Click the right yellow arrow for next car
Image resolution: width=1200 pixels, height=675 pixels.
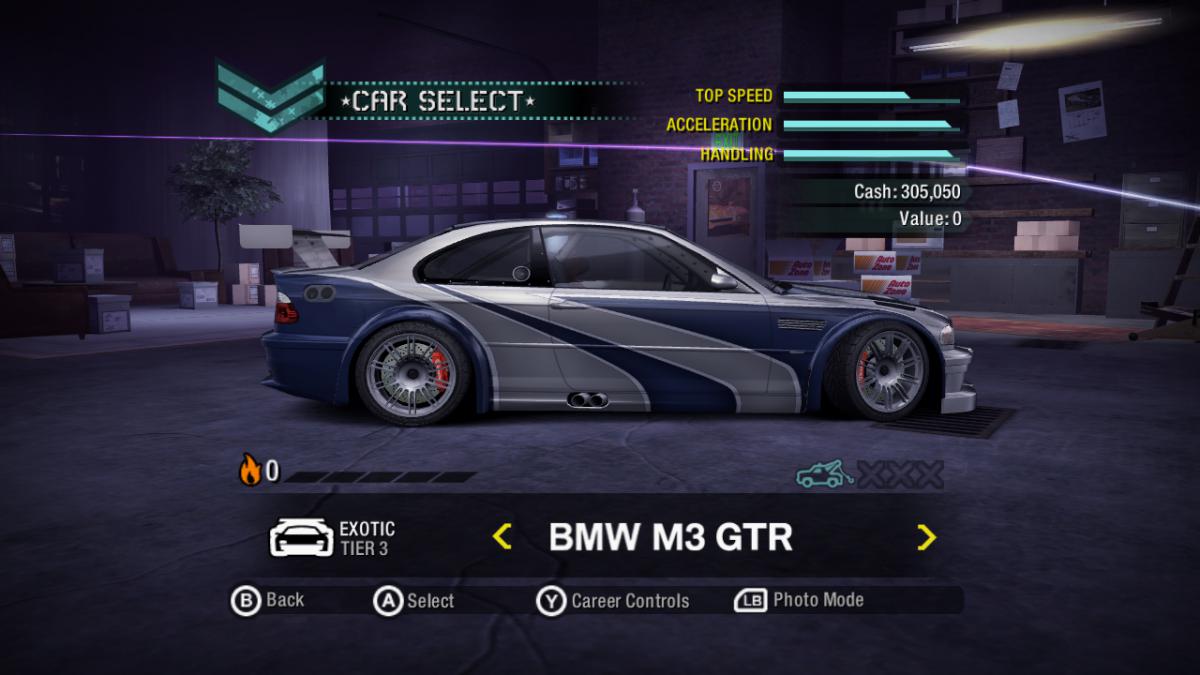point(927,538)
